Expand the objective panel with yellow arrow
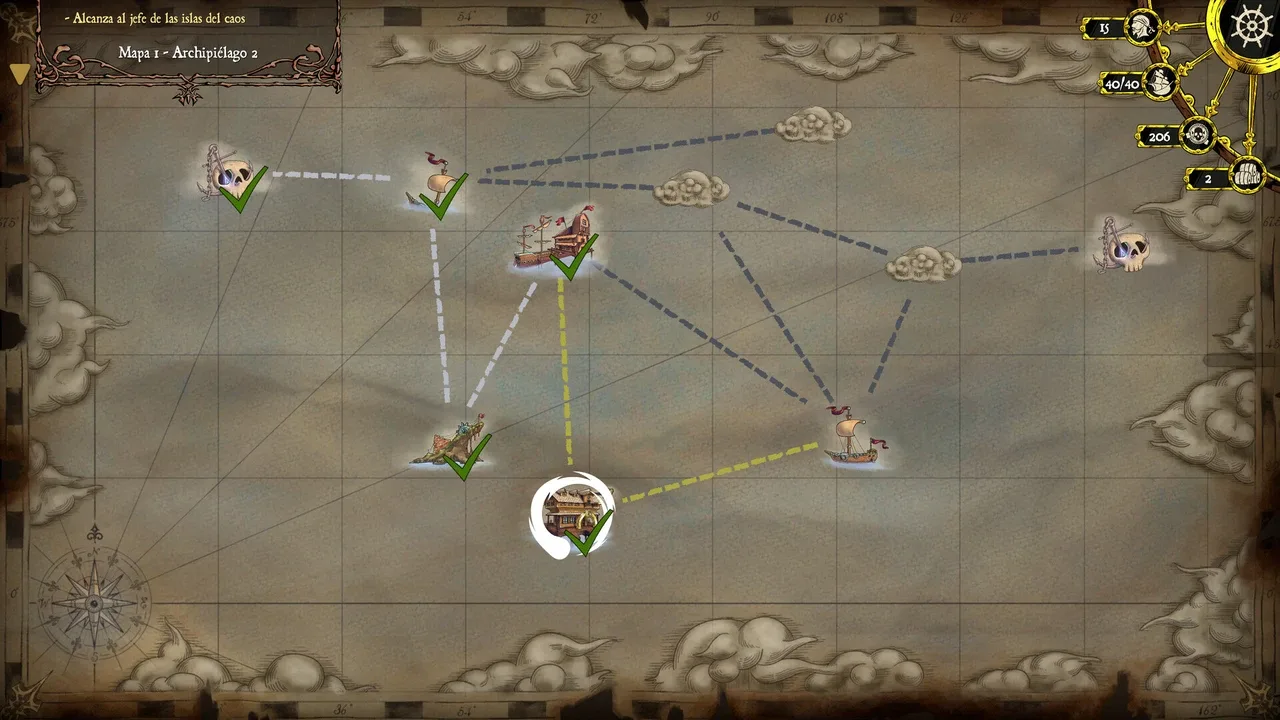 (19, 74)
